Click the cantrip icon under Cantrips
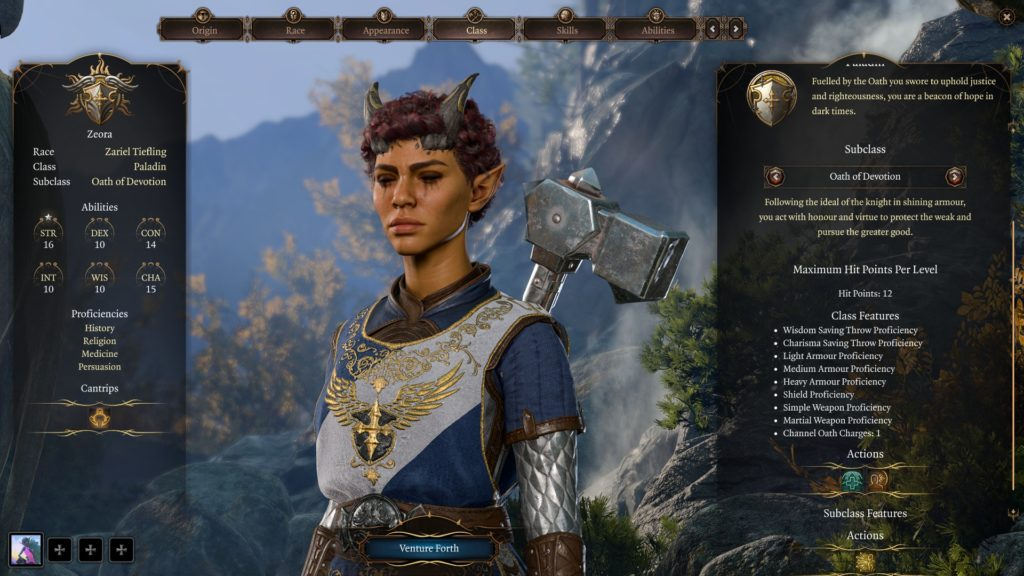This screenshot has height=576, width=1024. pyautogui.click(x=99, y=418)
